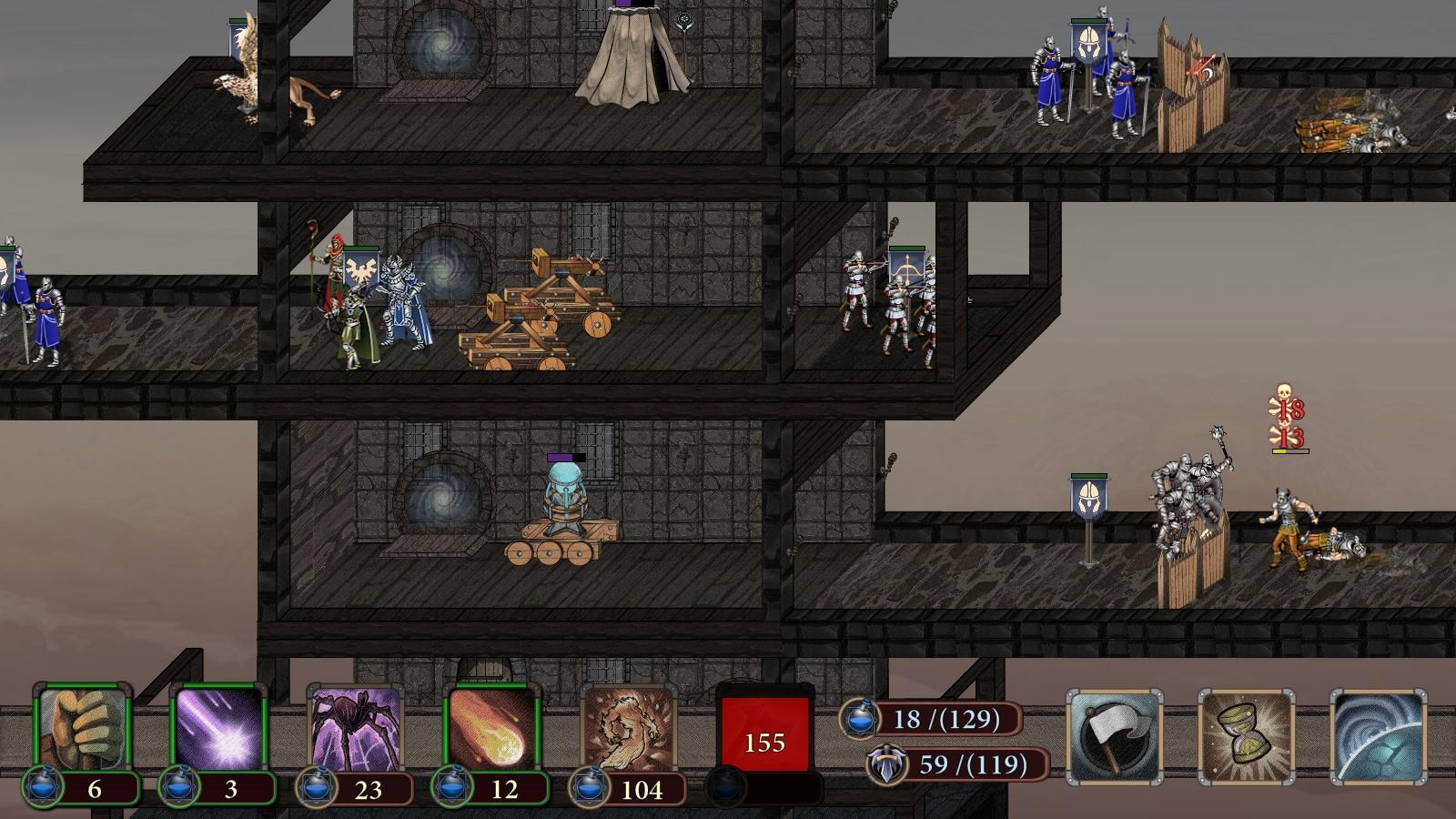
Task: Click the bomb flask under the red card
Action: click(728, 784)
